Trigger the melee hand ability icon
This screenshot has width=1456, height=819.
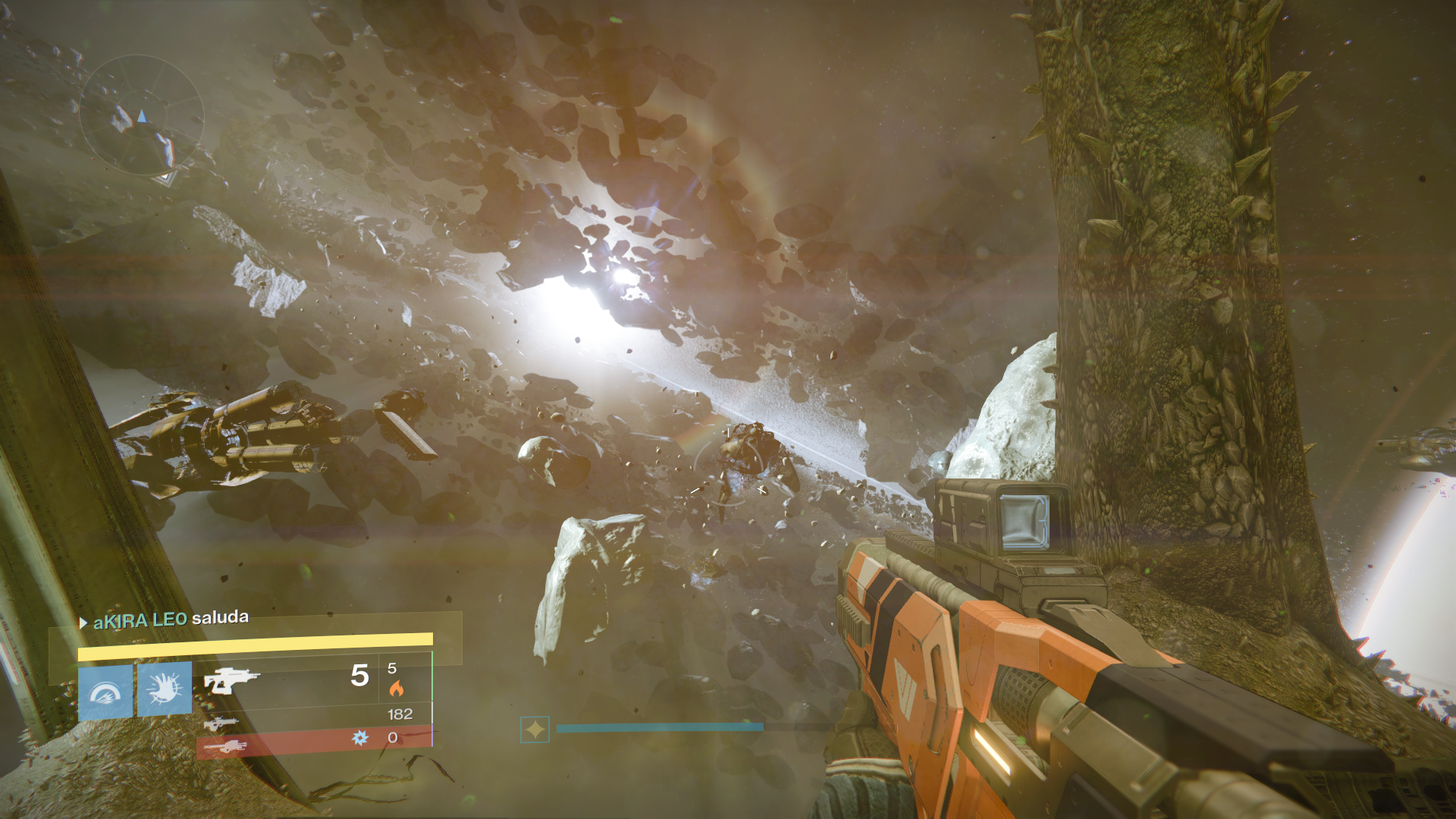(x=165, y=689)
